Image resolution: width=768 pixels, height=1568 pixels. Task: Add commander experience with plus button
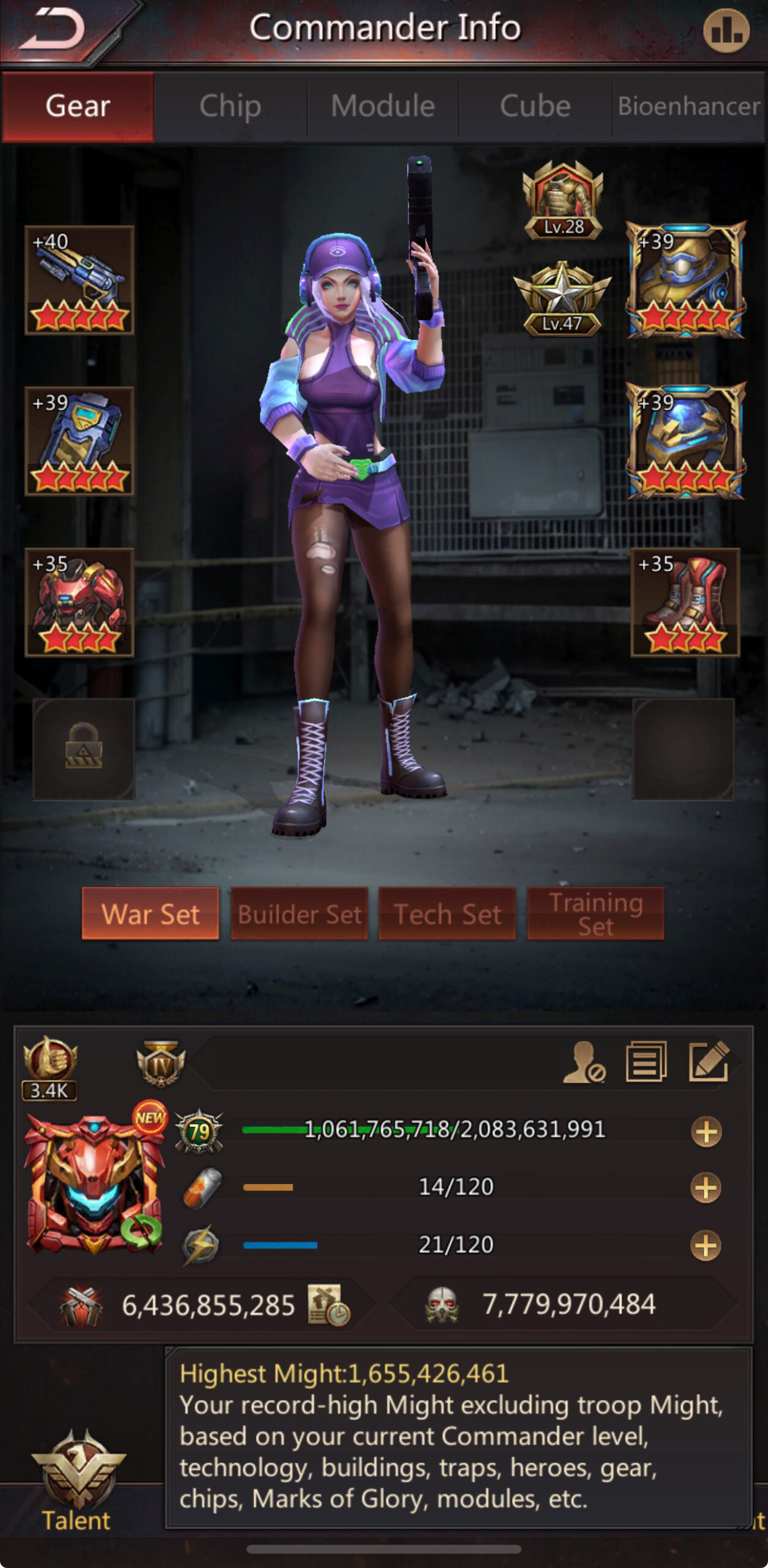pyautogui.click(x=706, y=1131)
